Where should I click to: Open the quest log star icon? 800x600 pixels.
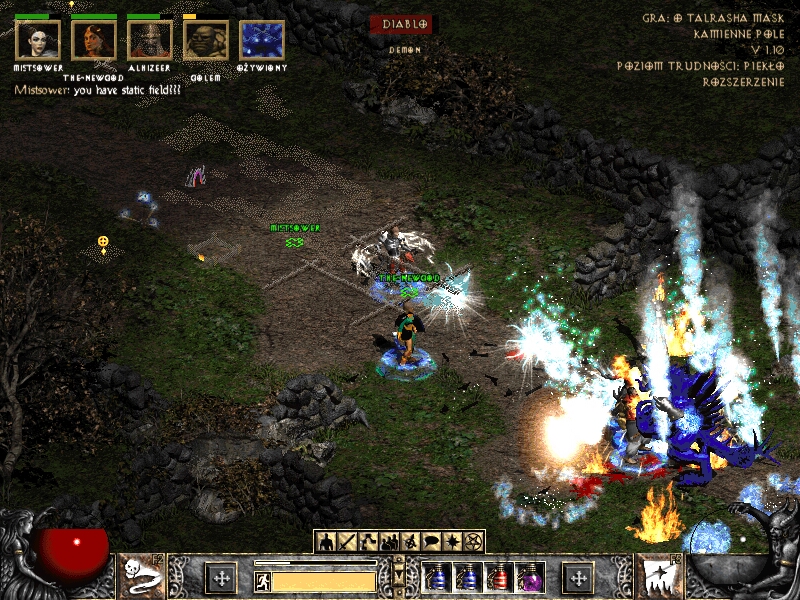tap(452, 542)
